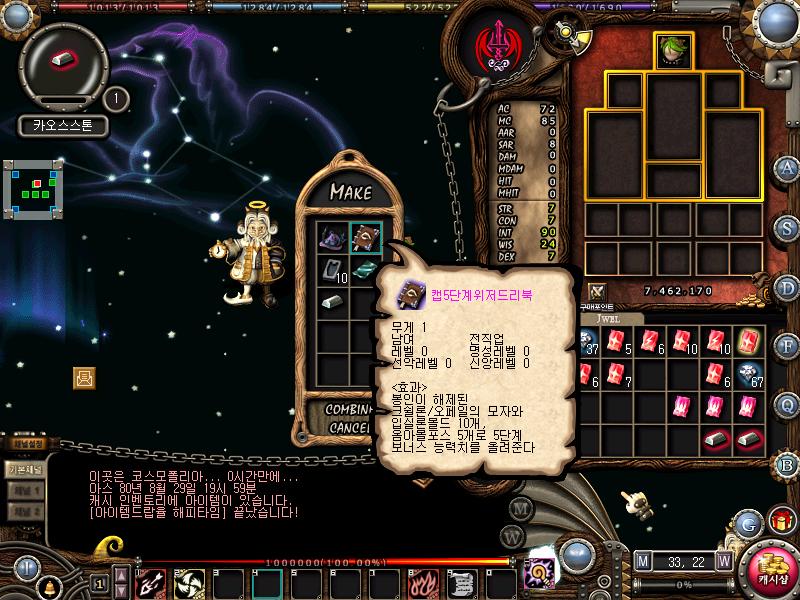This screenshot has width=800, height=600.
Task: Open the envelope mail icon
Action: coord(84,377)
